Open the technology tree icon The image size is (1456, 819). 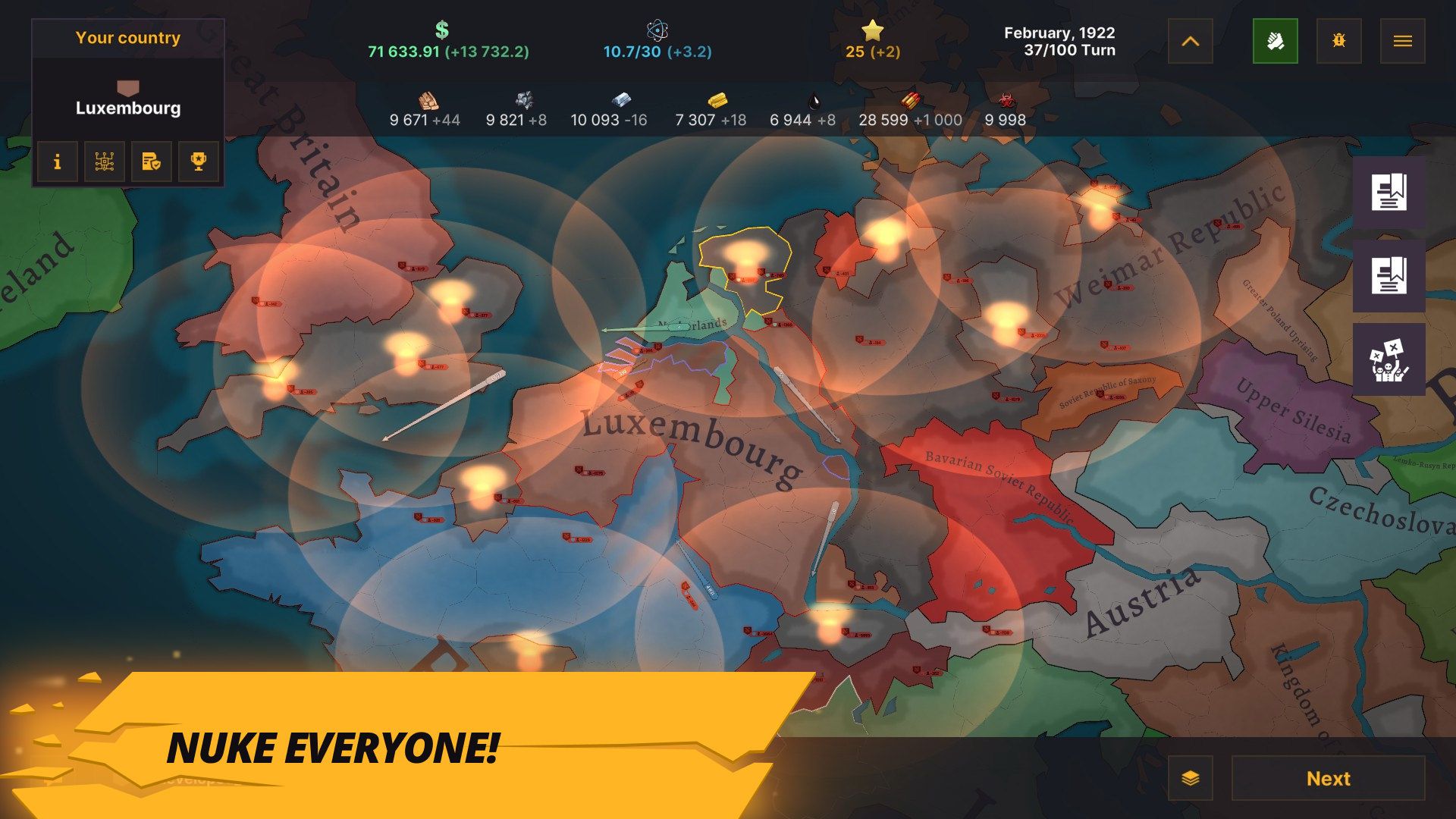tap(104, 162)
